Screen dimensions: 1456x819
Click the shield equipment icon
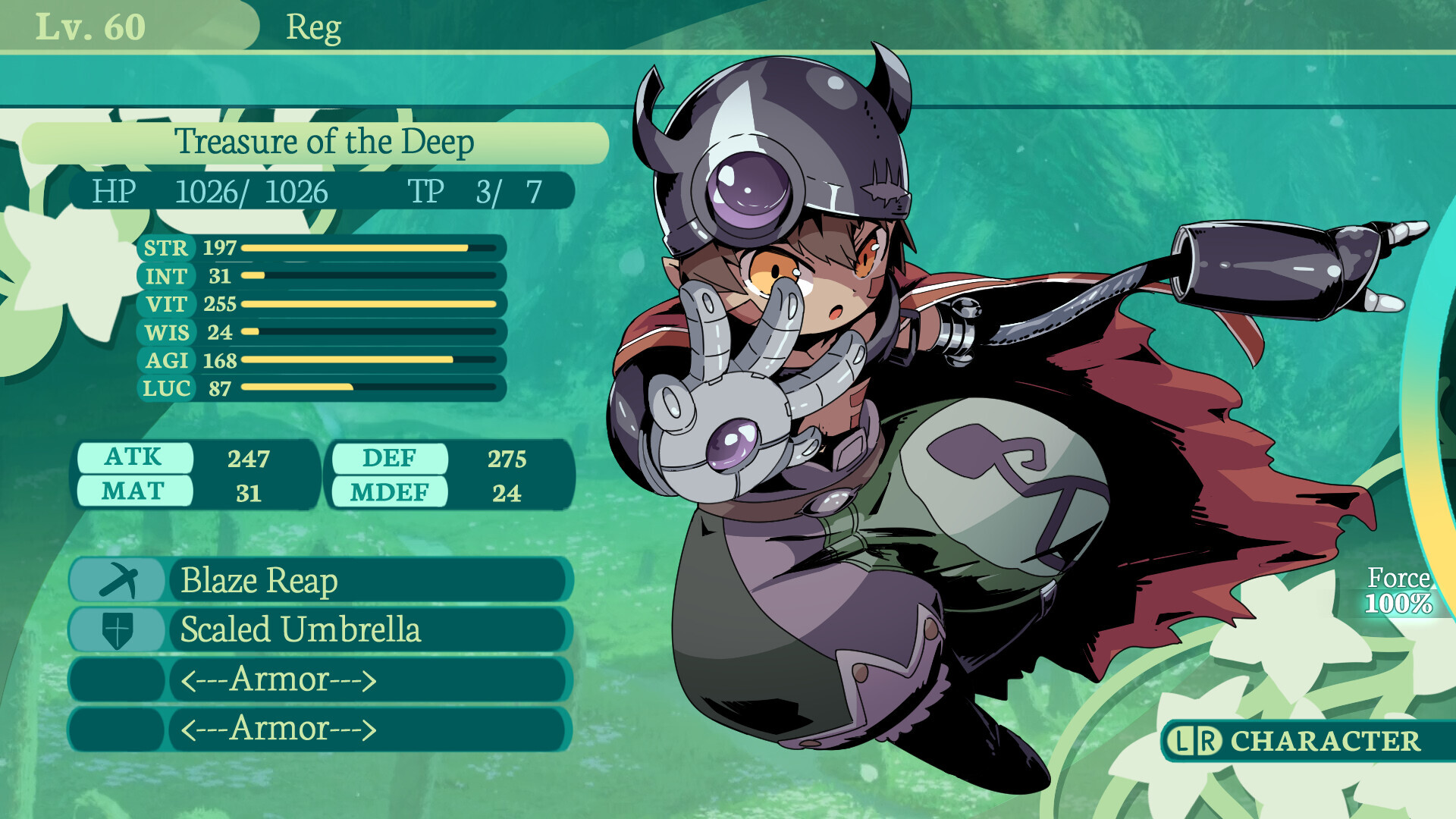(118, 630)
